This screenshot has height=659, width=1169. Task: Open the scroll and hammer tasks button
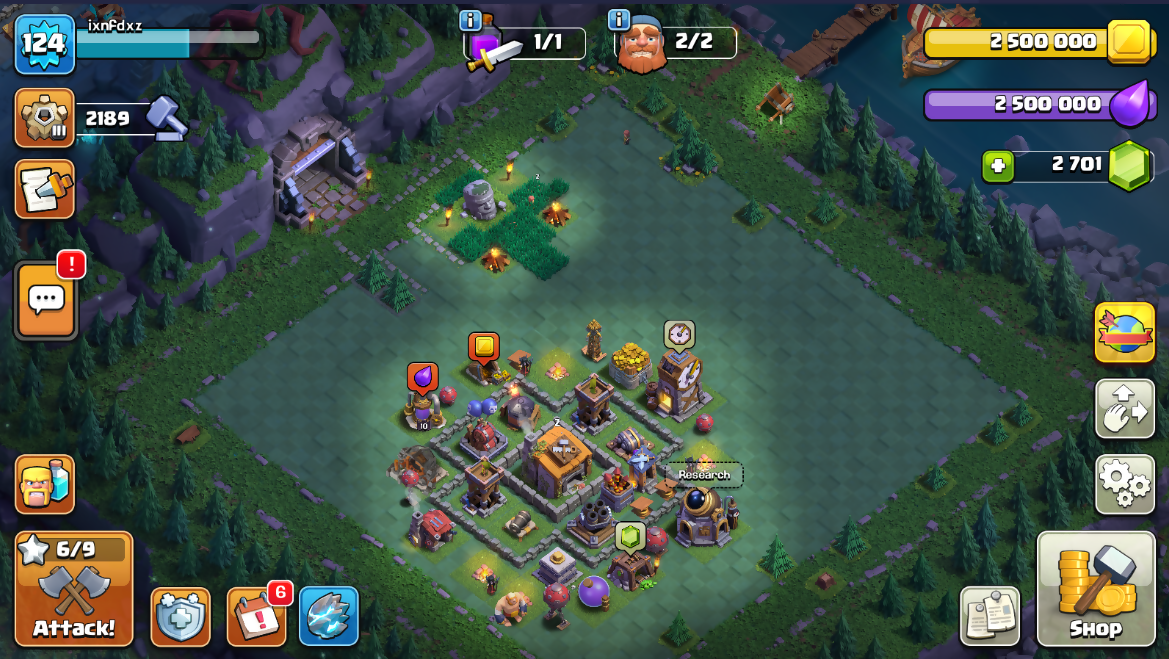pos(44,189)
